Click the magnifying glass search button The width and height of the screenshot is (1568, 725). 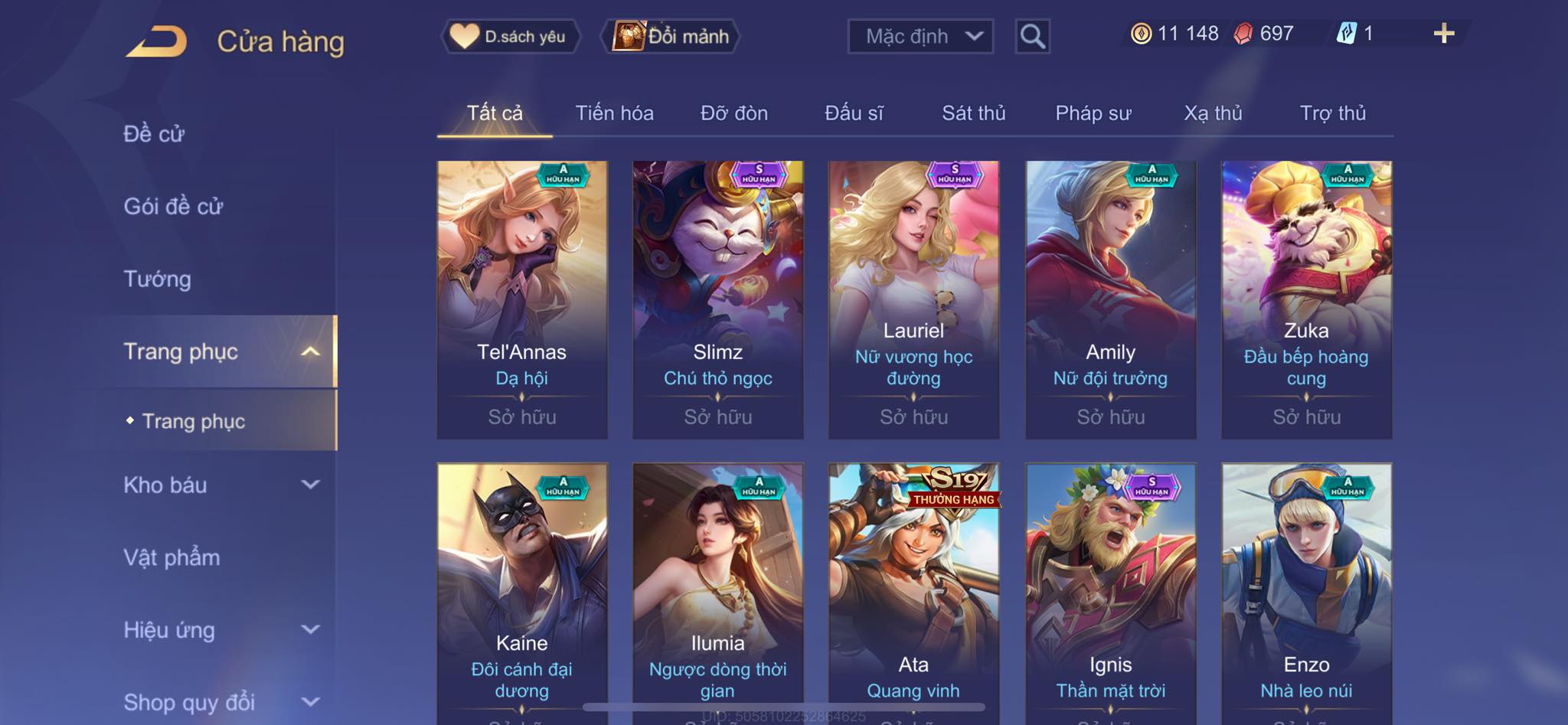(x=1032, y=36)
